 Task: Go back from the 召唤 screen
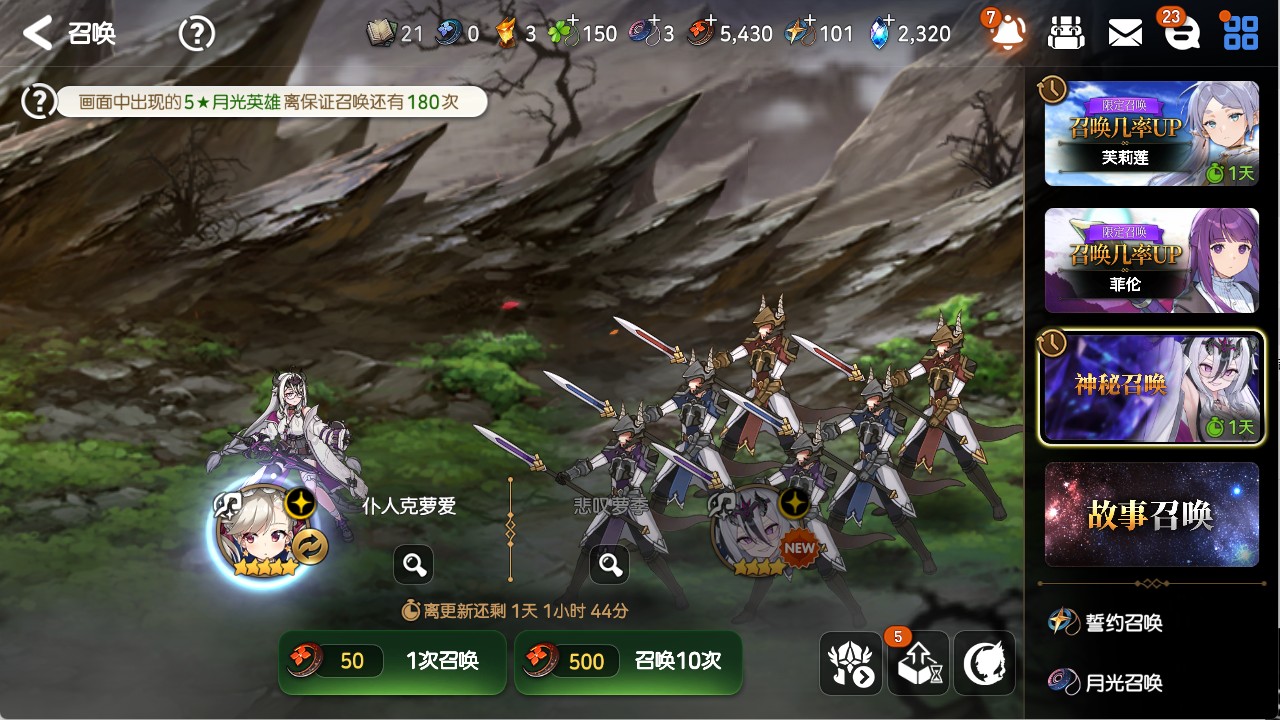pyautogui.click(x=38, y=33)
